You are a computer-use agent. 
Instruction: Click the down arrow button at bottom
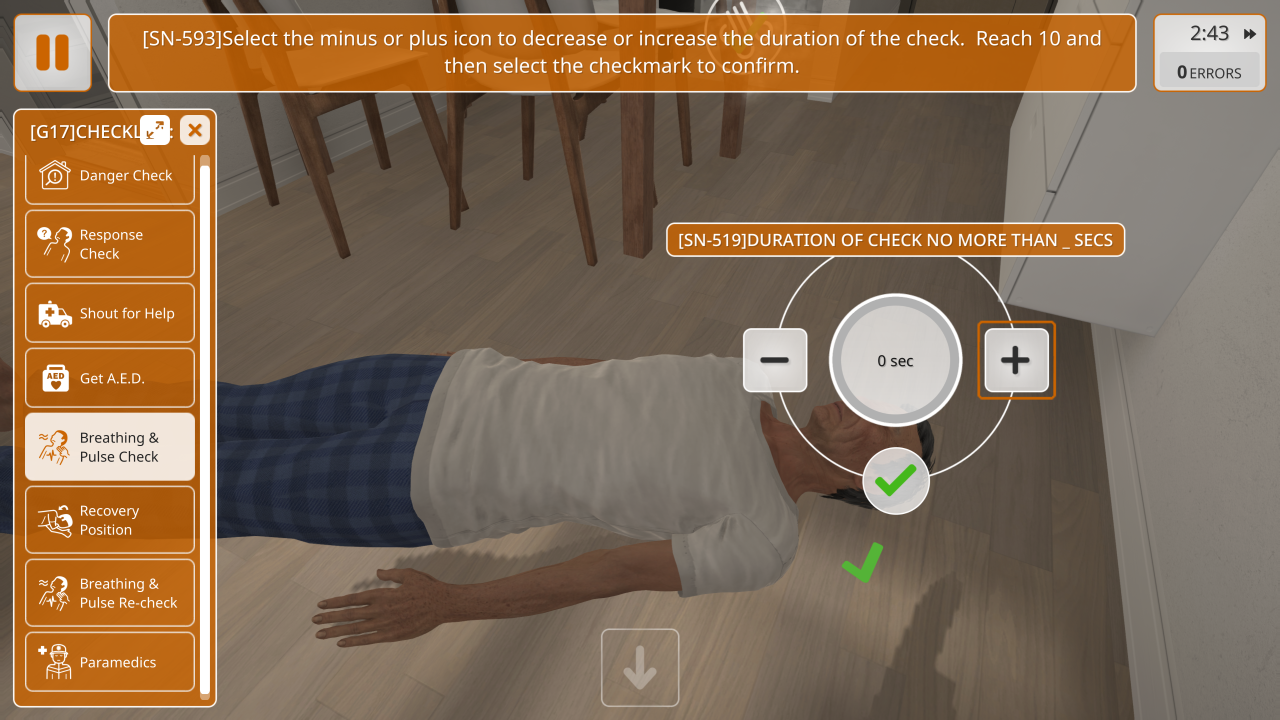640,668
